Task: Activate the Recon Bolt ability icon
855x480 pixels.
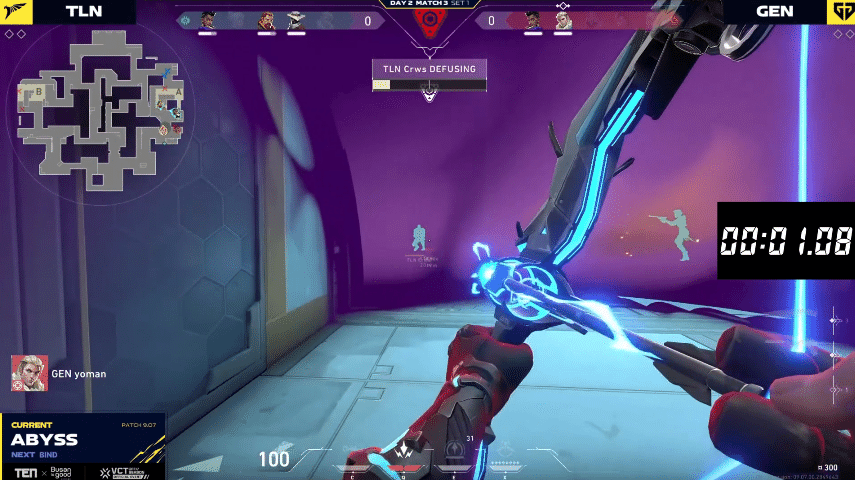Action: tap(455, 450)
